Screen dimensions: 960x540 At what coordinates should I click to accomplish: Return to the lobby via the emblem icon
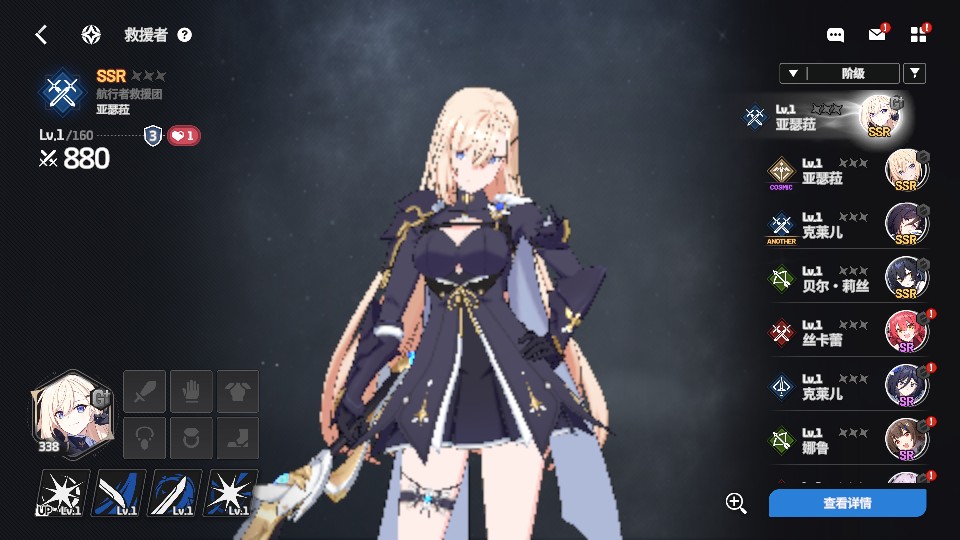pos(91,35)
